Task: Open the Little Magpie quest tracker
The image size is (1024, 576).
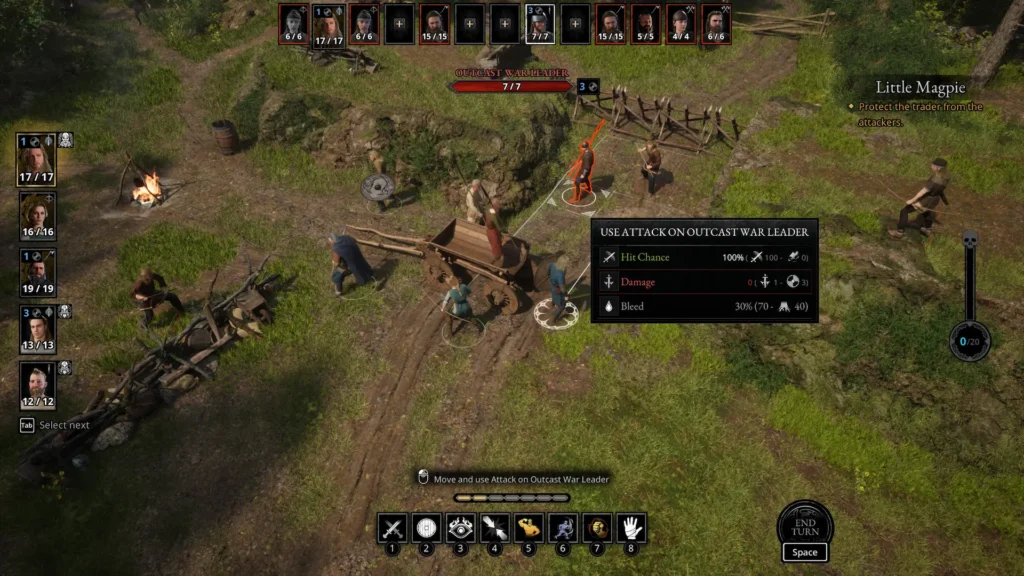Action: click(922, 88)
